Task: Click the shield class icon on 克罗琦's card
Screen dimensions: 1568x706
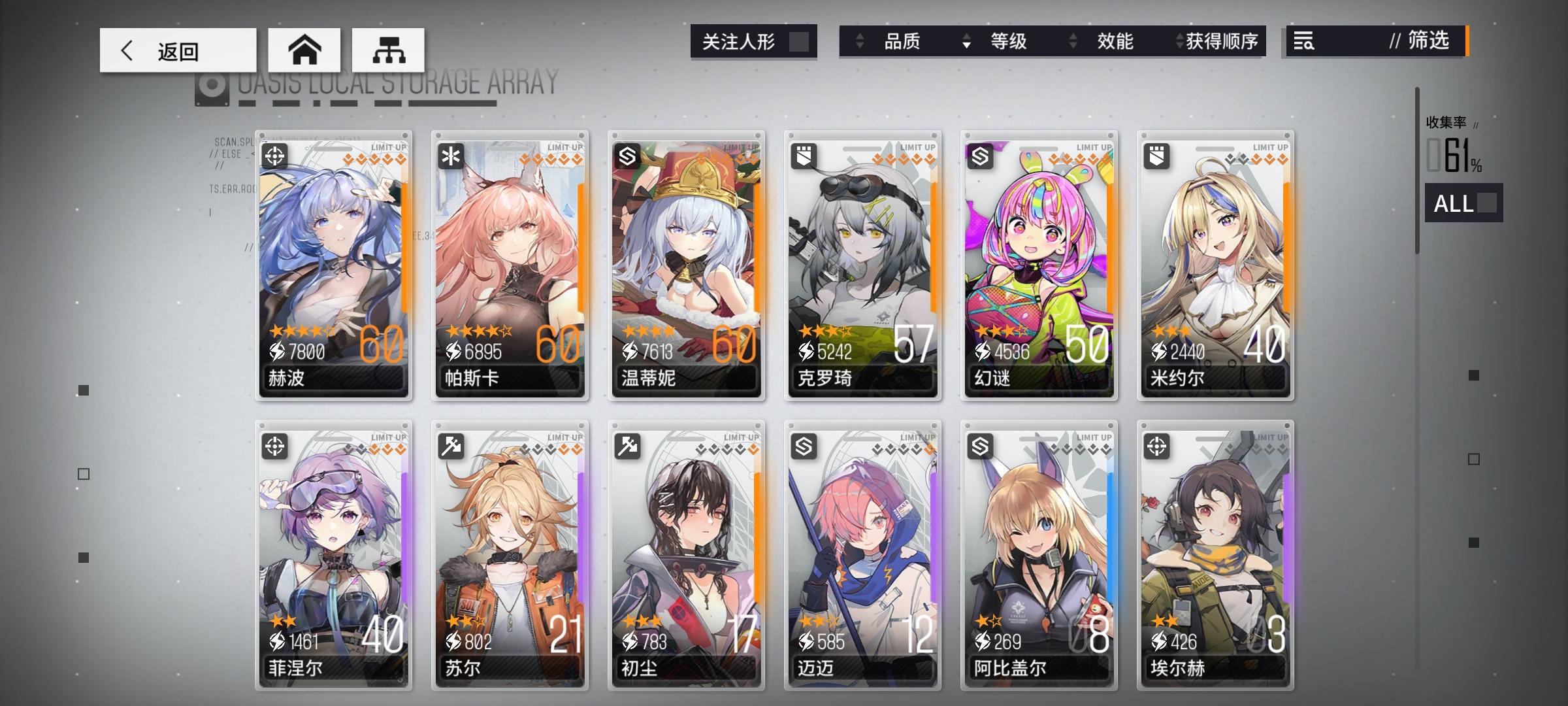Action: tap(805, 157)
